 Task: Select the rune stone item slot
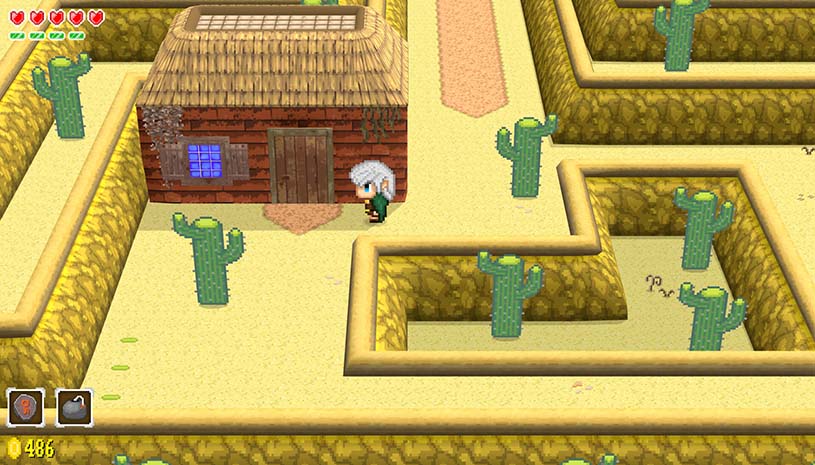pos(26,407)
